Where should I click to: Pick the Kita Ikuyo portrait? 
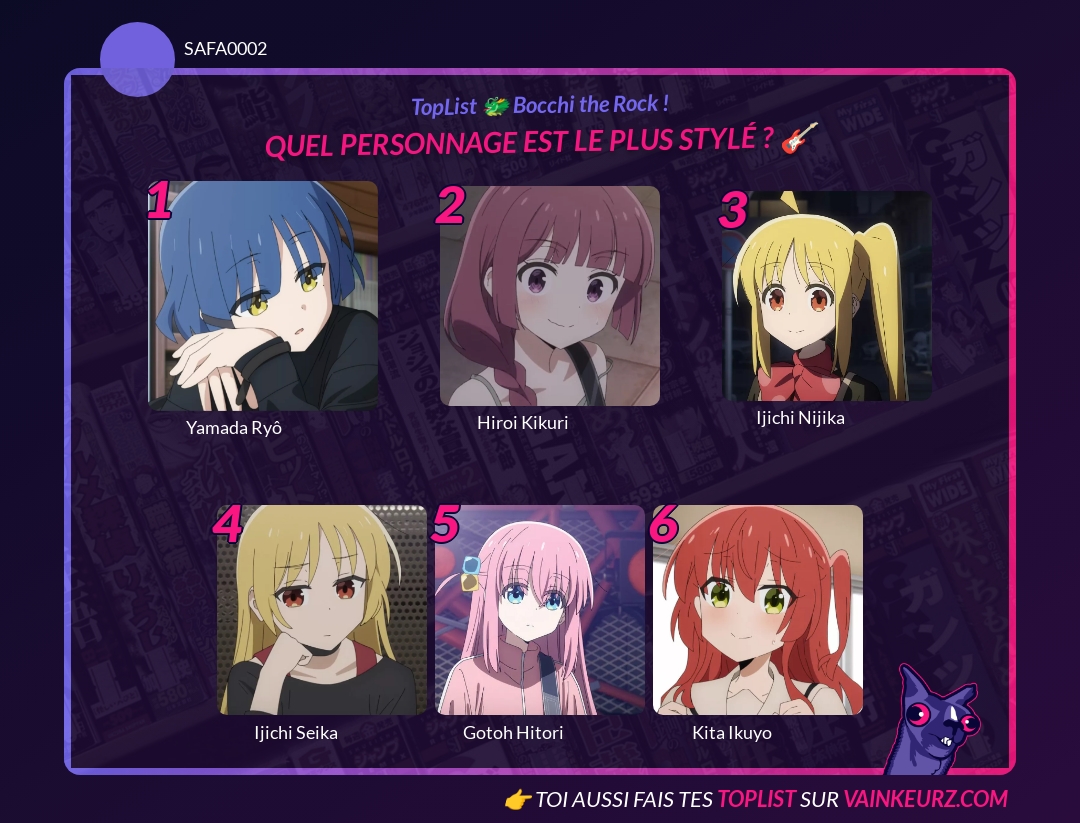[758, 610]
